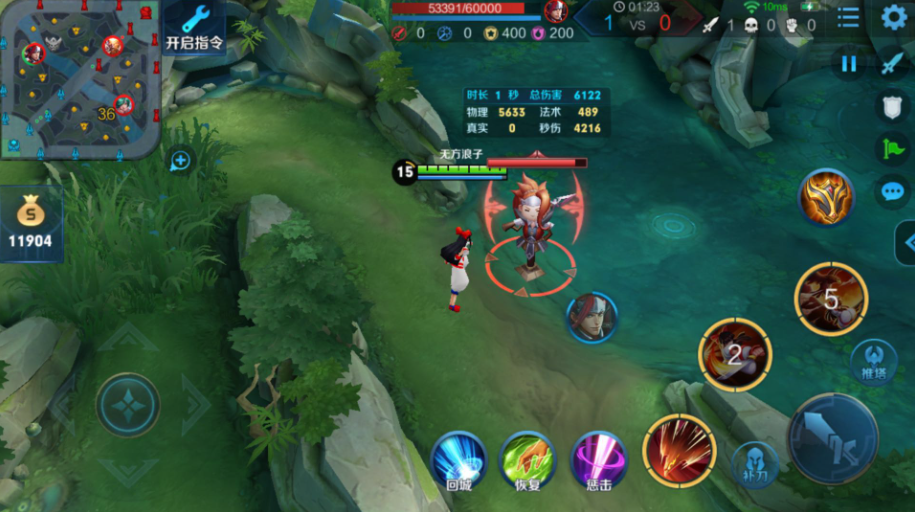Use the ultimate skill showing cooldown 5
Screen dimensions: 915x512
831,298
